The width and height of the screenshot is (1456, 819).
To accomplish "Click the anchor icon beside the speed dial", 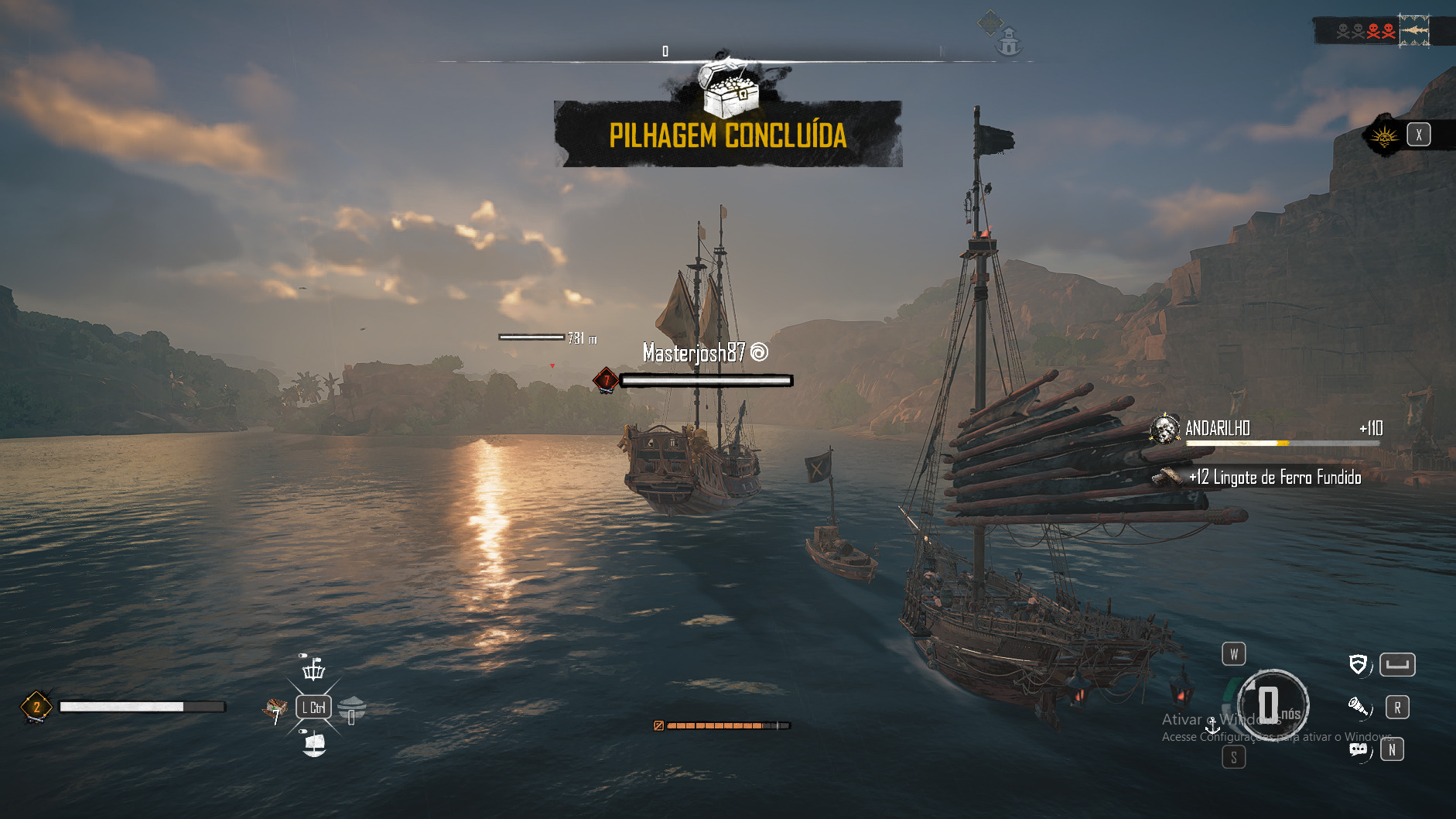I will pos(1212,725).
